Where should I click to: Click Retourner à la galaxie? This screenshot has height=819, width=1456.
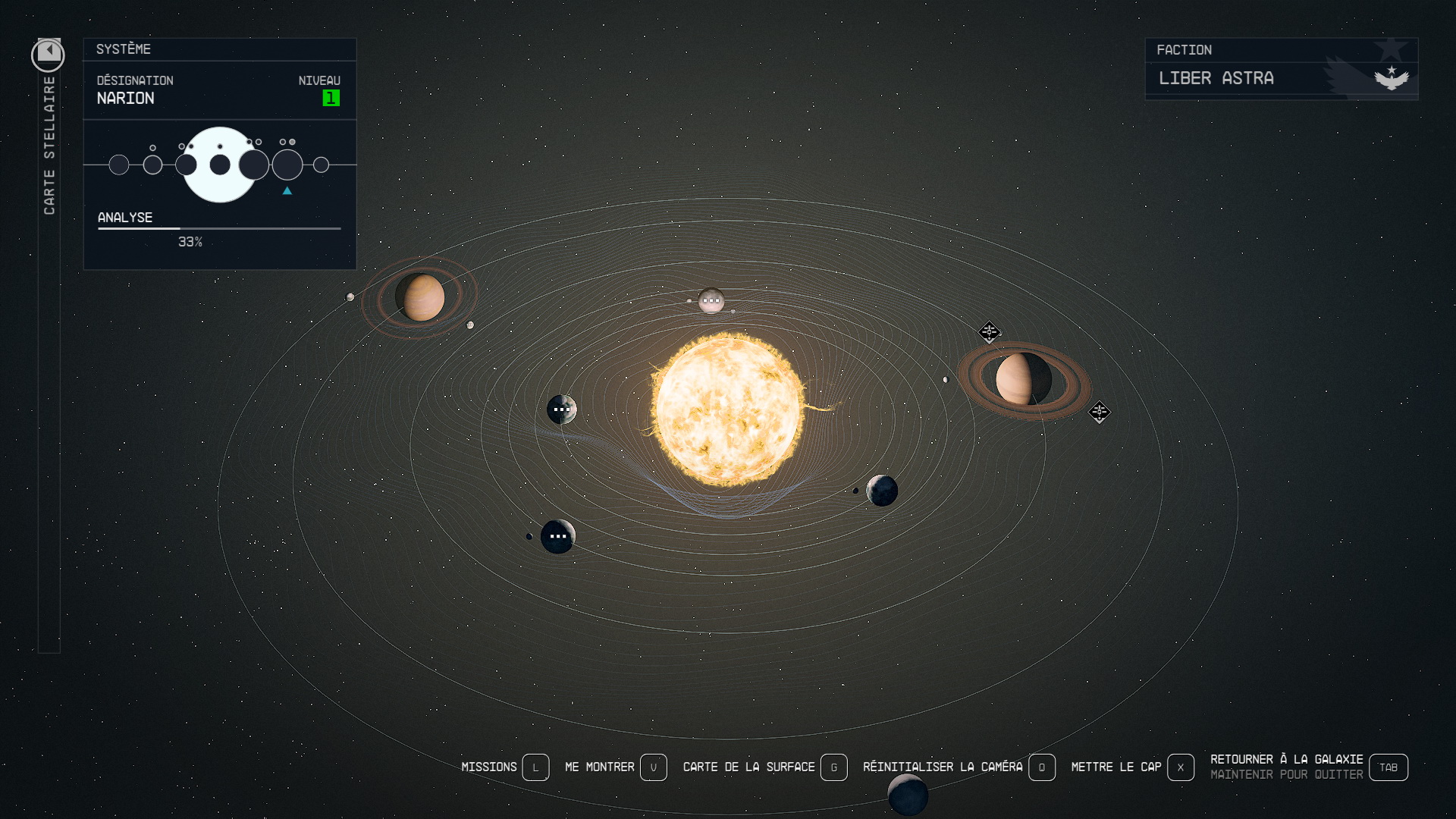click(x=1388, y=767)
